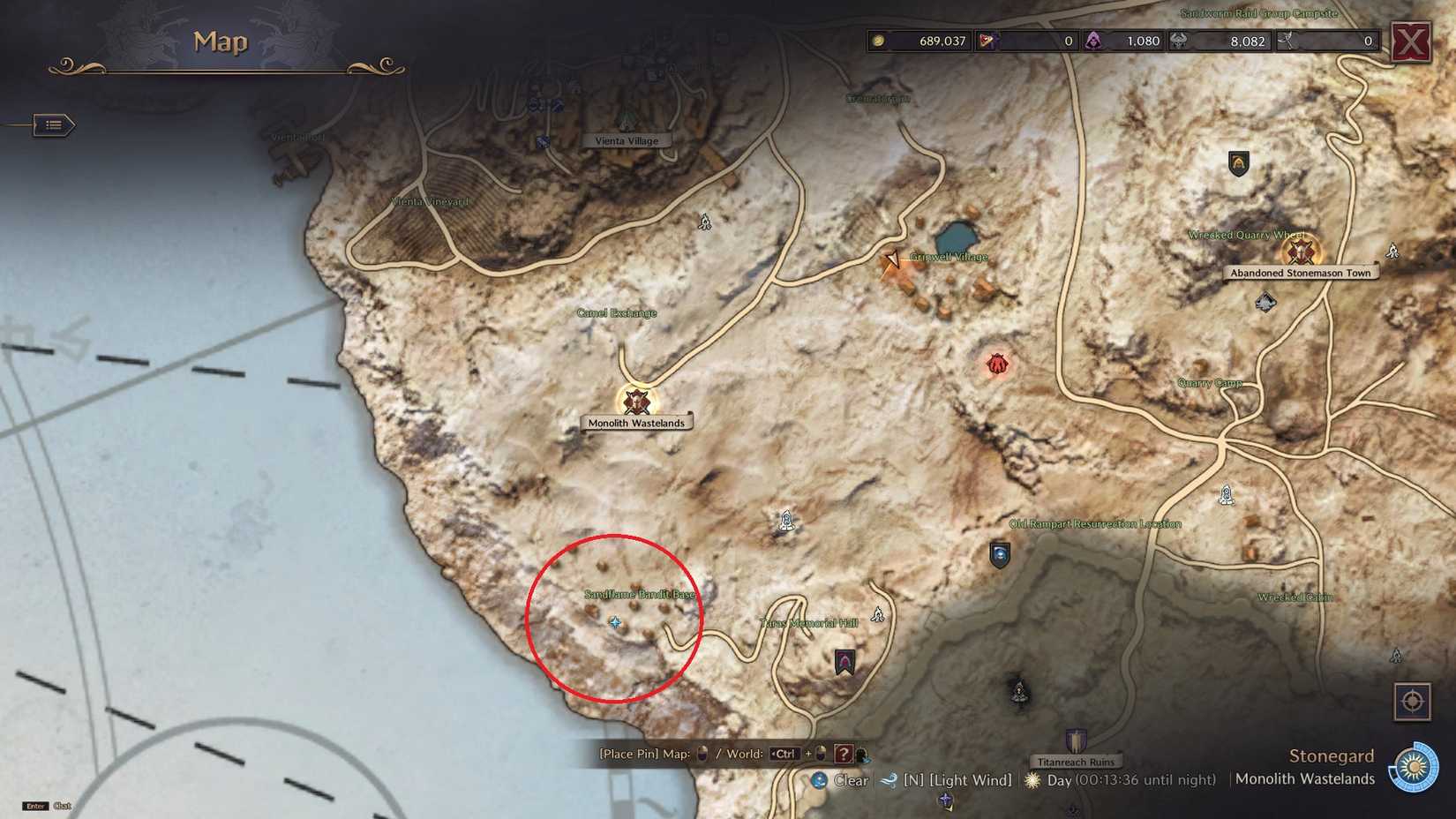Expand the Abandoned Stonemason Town label
The image size is (1456, 819).
pos(1299,273)
